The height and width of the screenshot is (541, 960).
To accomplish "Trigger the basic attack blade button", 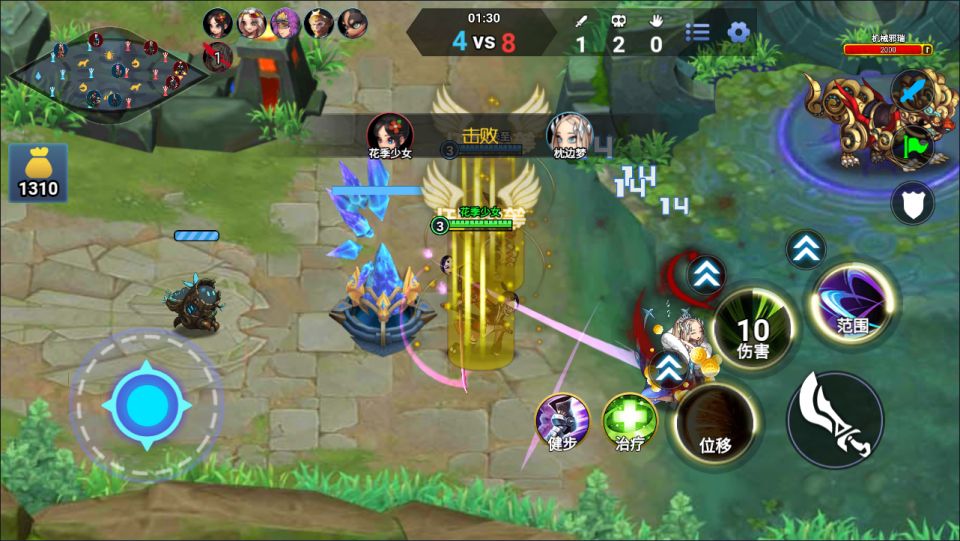I will [x=835, y=420].
